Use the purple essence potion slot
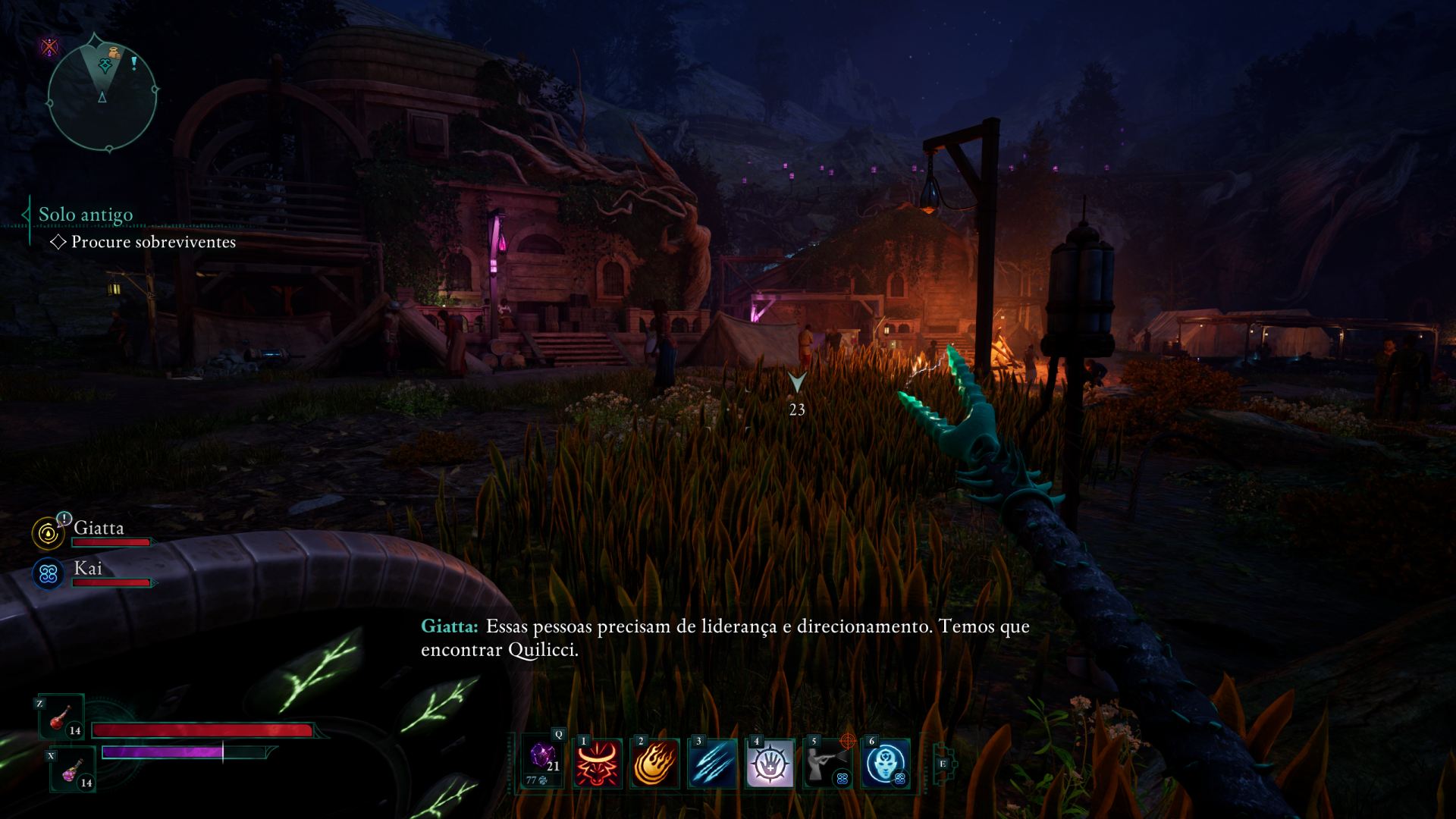 pos(73,769)
